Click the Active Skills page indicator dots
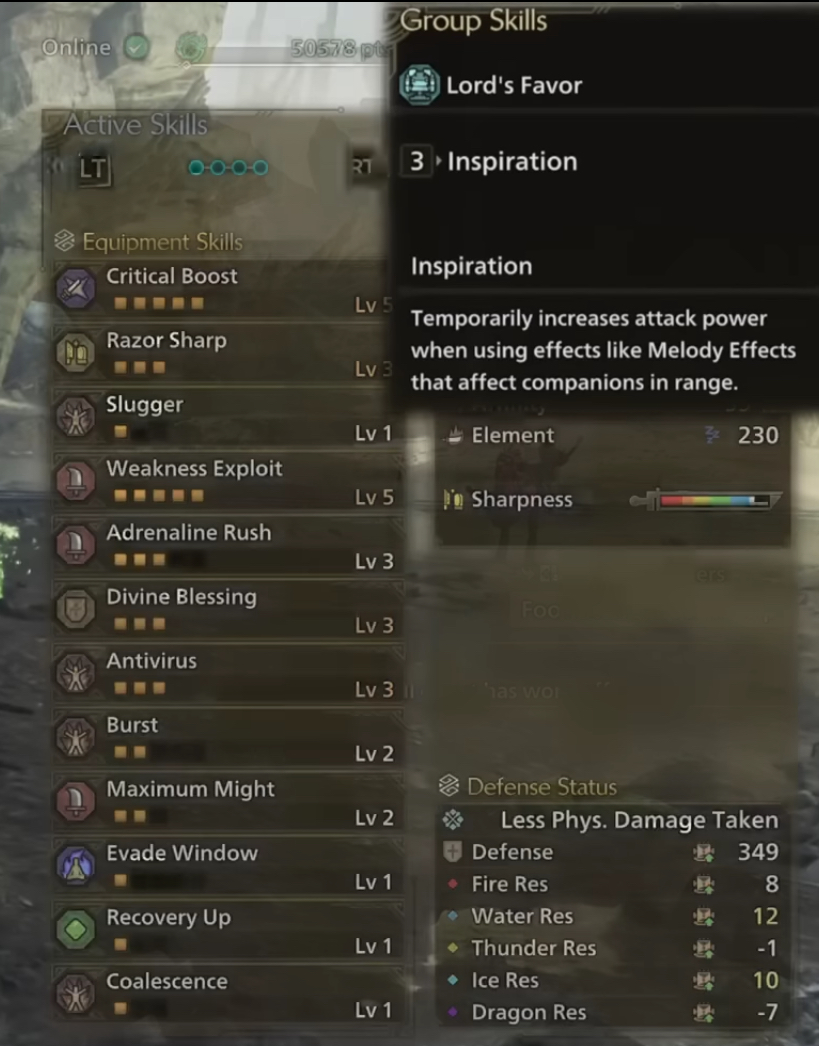 point(228,167)
